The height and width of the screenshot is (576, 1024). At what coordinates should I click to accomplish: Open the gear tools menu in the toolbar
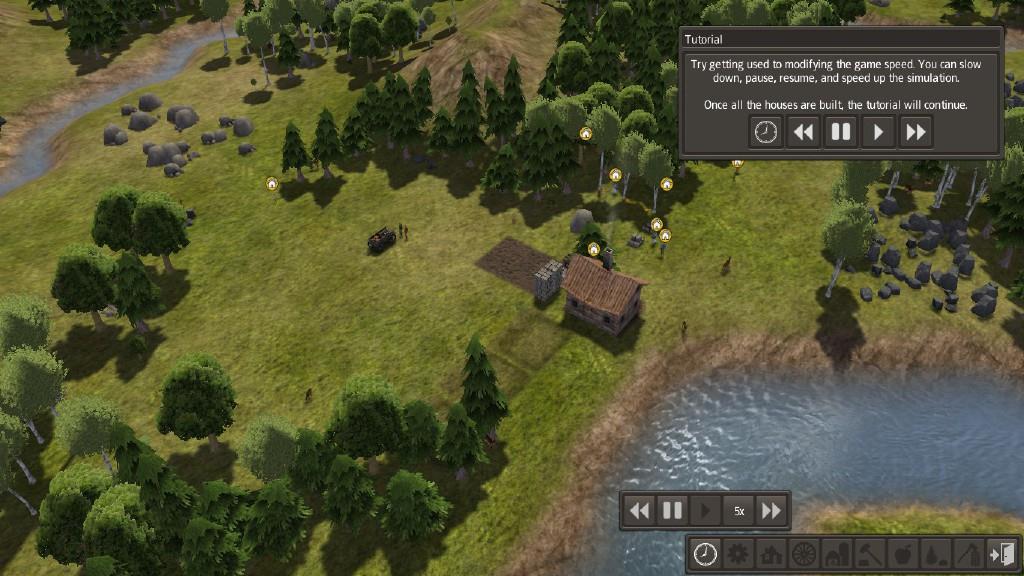(x=739, y=553)
